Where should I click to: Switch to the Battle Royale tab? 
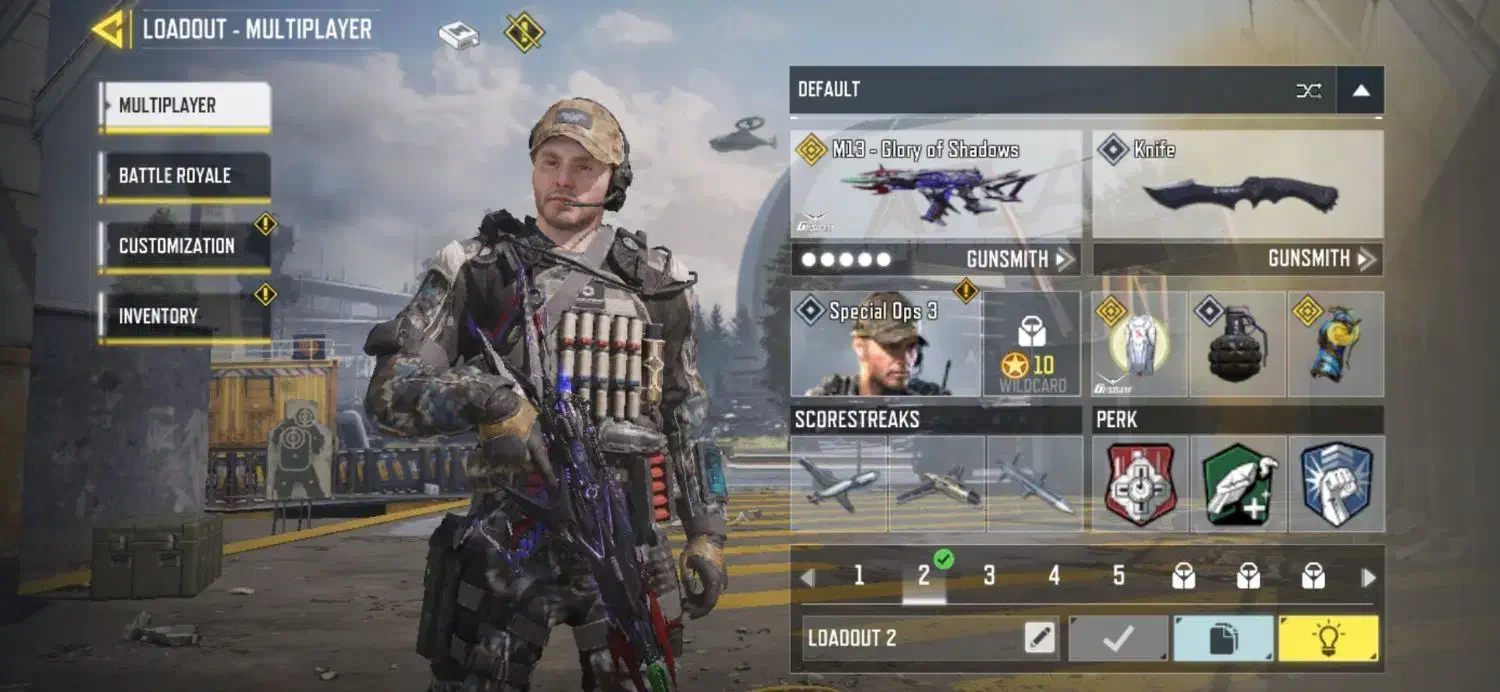point(185,176)
